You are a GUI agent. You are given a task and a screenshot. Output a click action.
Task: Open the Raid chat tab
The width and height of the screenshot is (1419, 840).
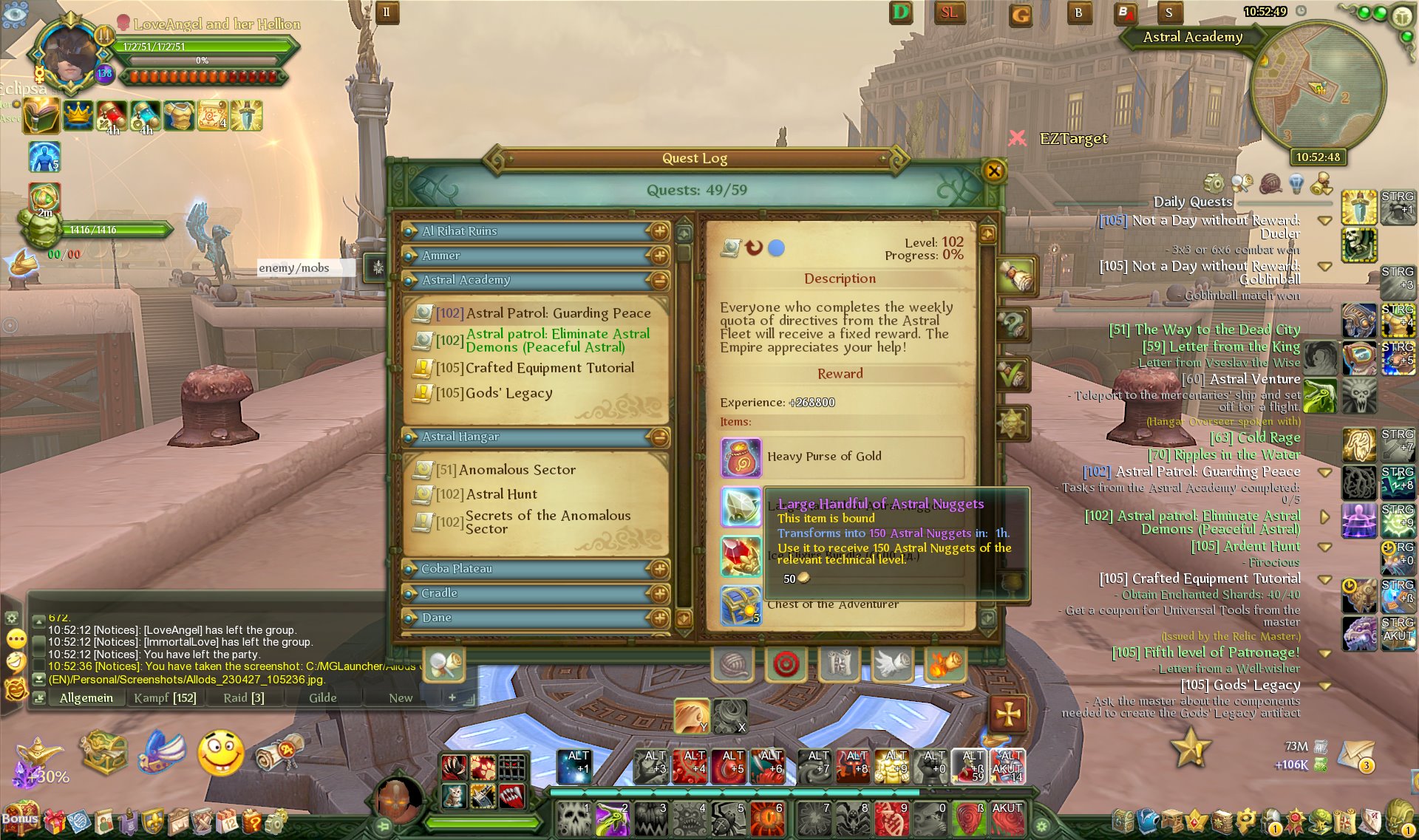pos(243,698)
